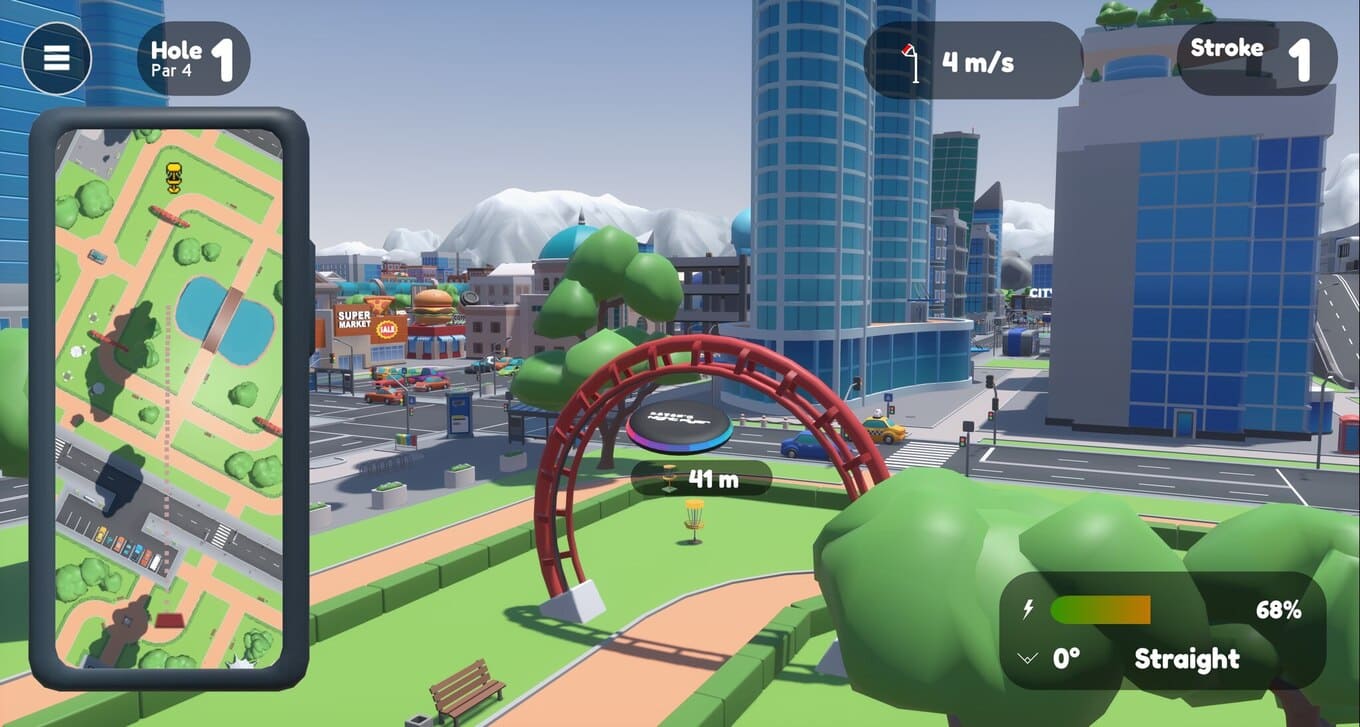1360x727 pixels.
Task: Adjust the throw power bar
Action: pyautogui.click(x=1100, y=610)
